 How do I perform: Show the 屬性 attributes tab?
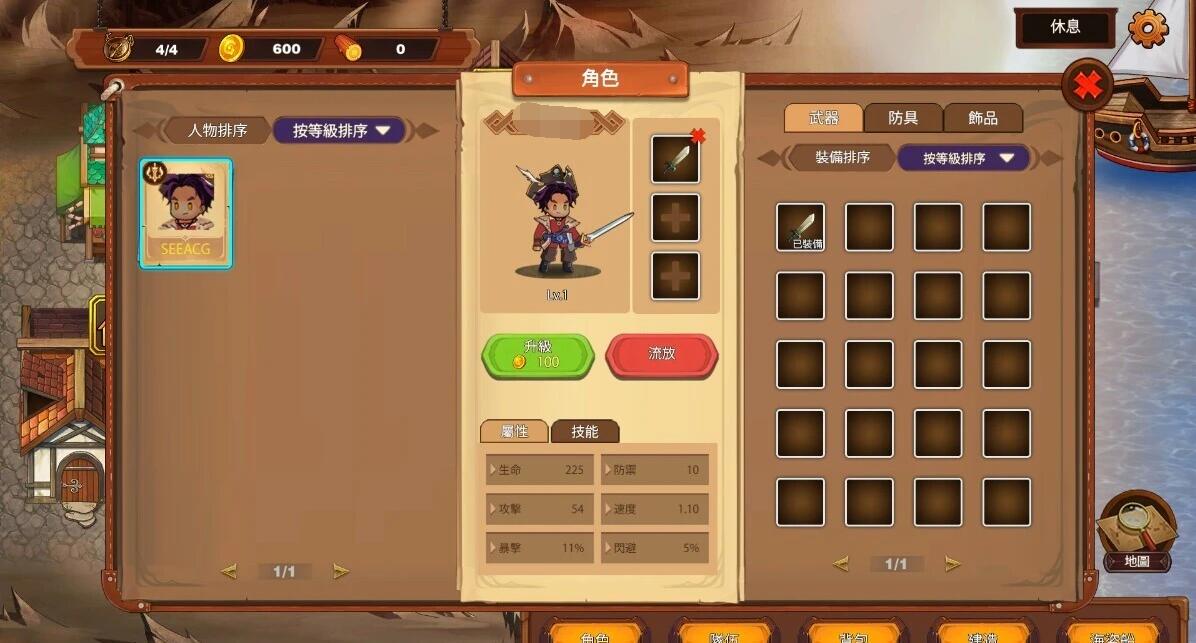(x=514, y=431)
